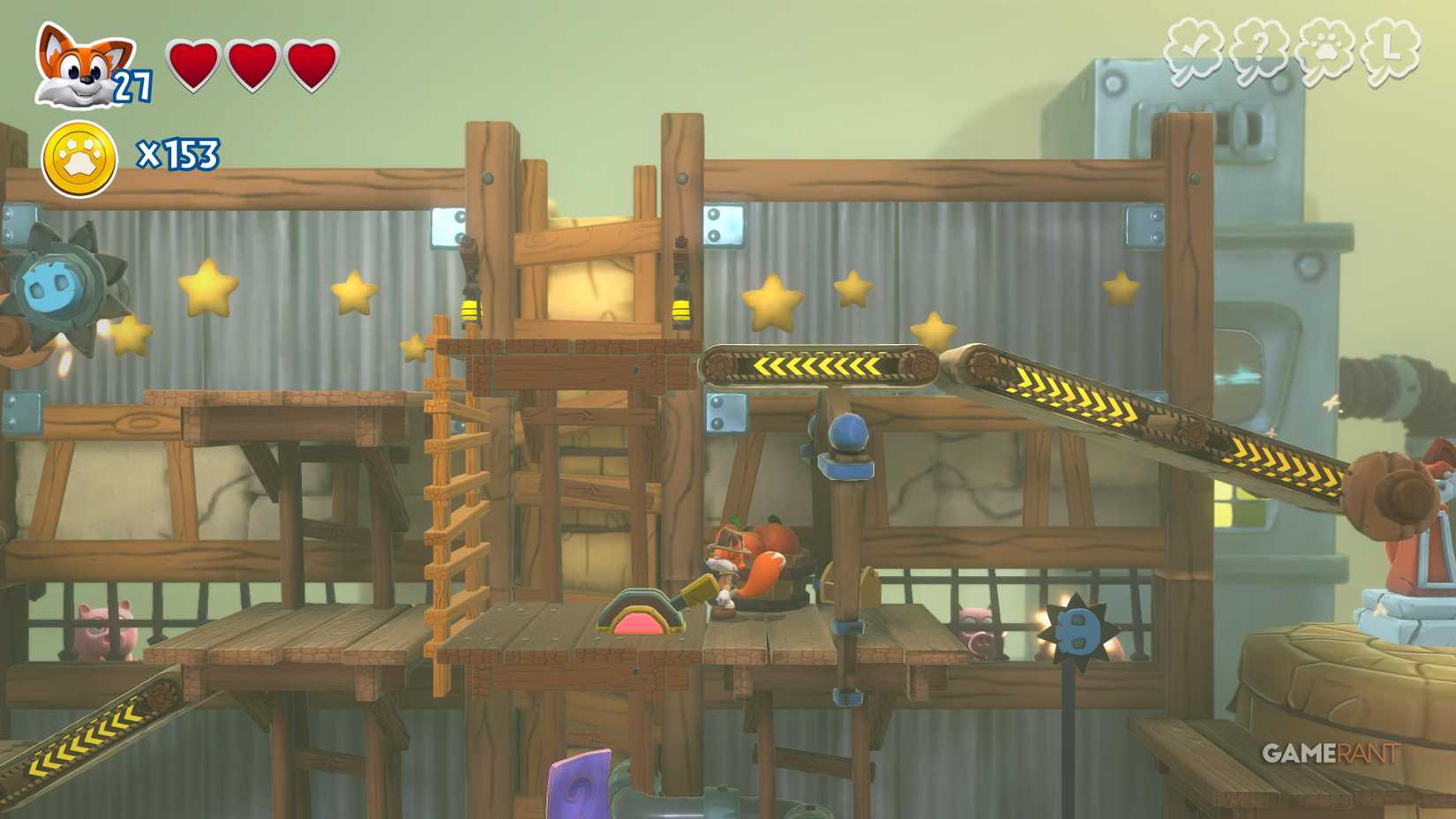Click the leftward-arrows conveyor belt

coord(816,366)
